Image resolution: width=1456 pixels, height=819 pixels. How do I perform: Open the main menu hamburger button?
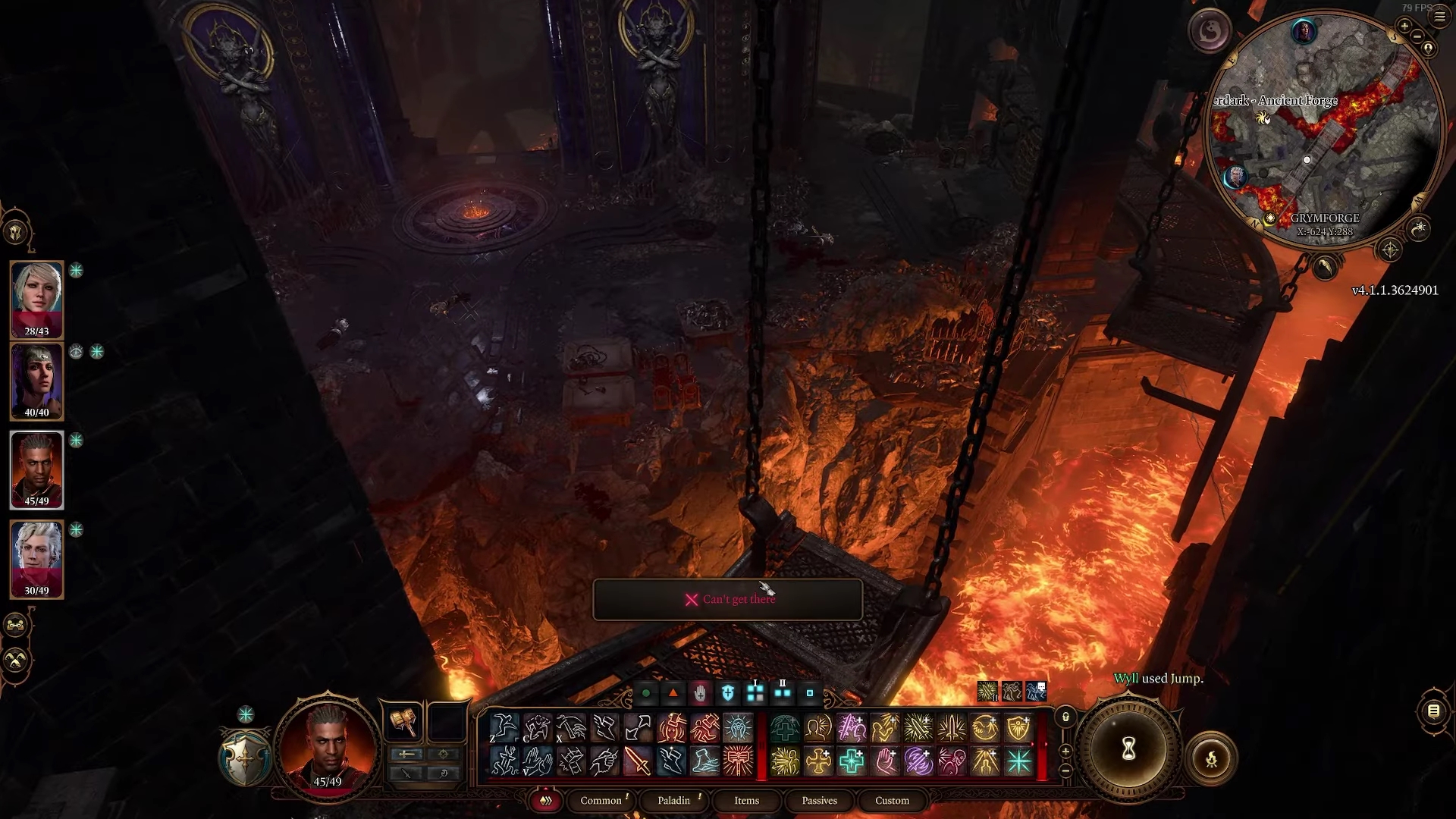click(x=1439, y=17)
